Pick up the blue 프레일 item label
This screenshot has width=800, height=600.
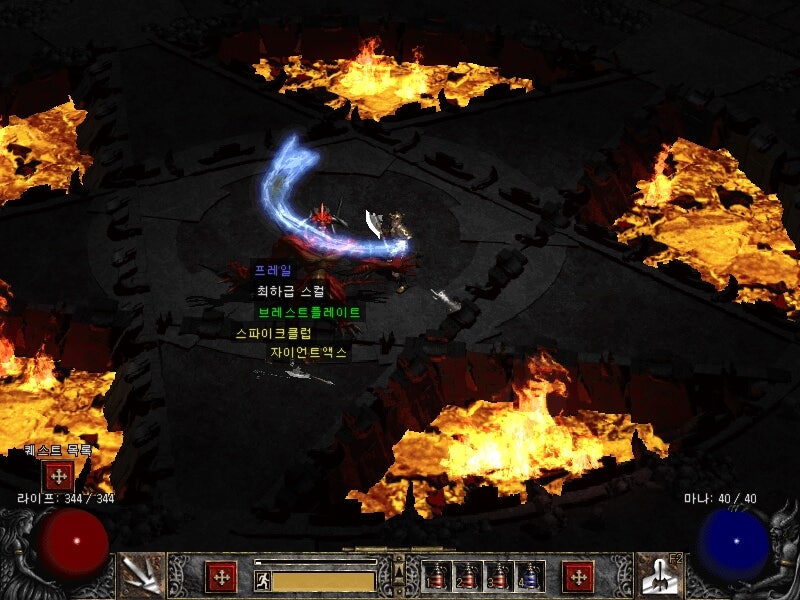(x=273, y=271)
